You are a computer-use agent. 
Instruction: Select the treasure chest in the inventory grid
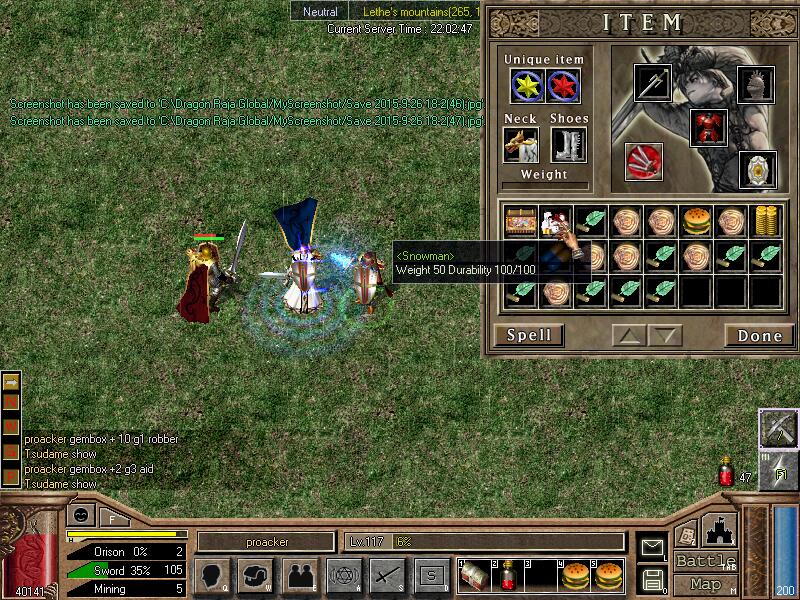click(519, 220)
